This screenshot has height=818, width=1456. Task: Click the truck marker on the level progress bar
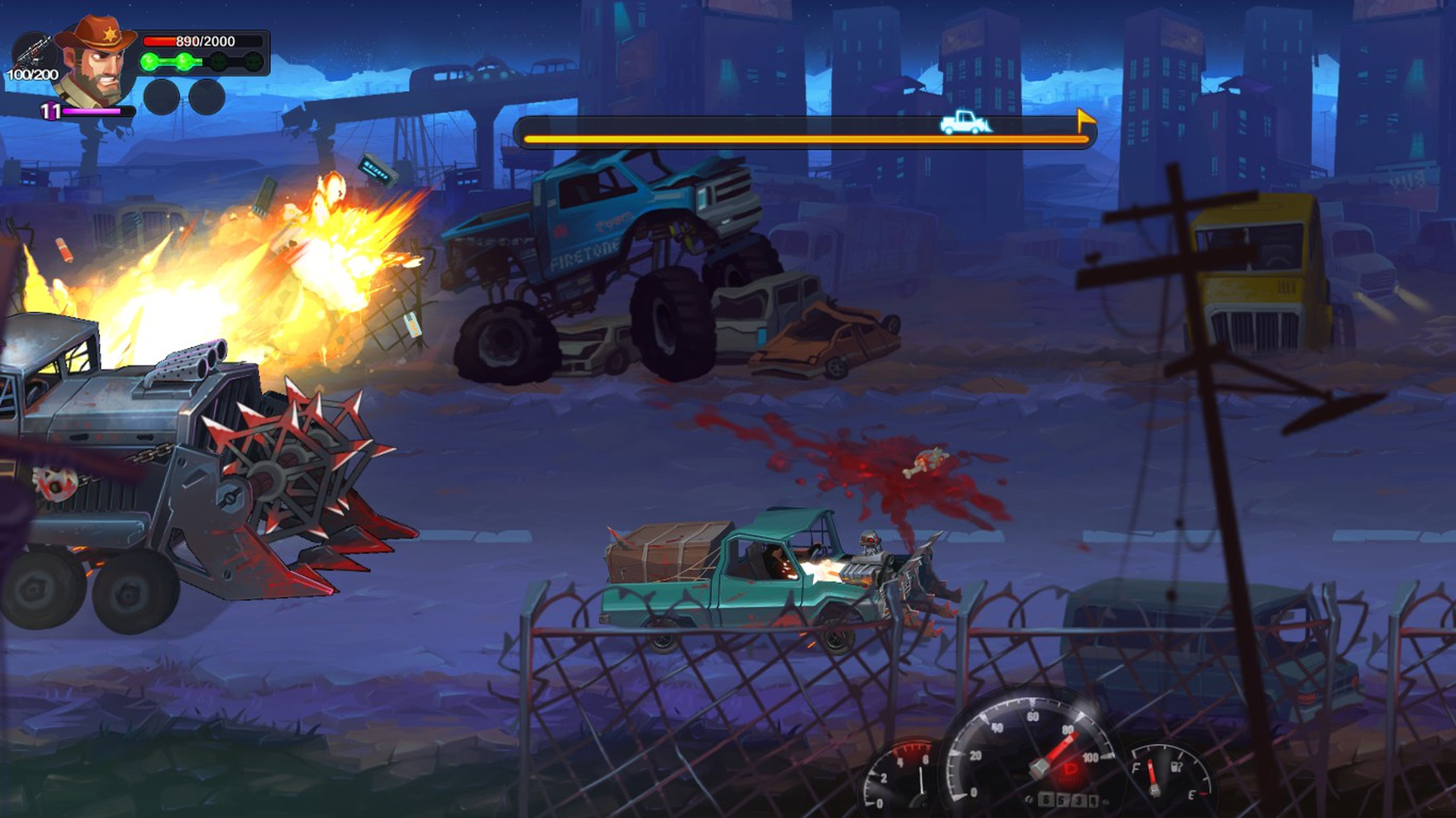[x=964, y=122]
